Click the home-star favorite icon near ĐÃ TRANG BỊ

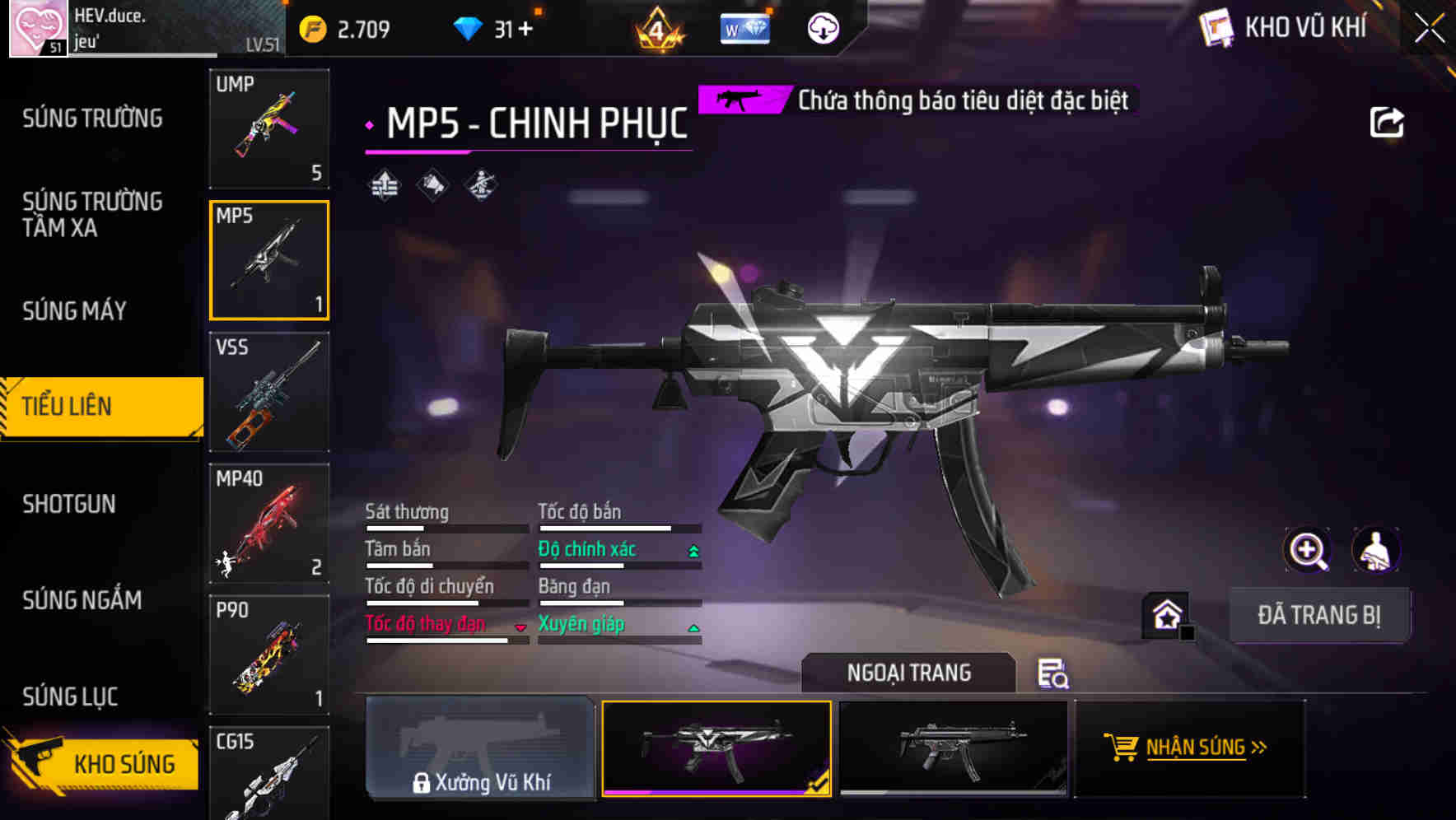(x=1165, y=614)
